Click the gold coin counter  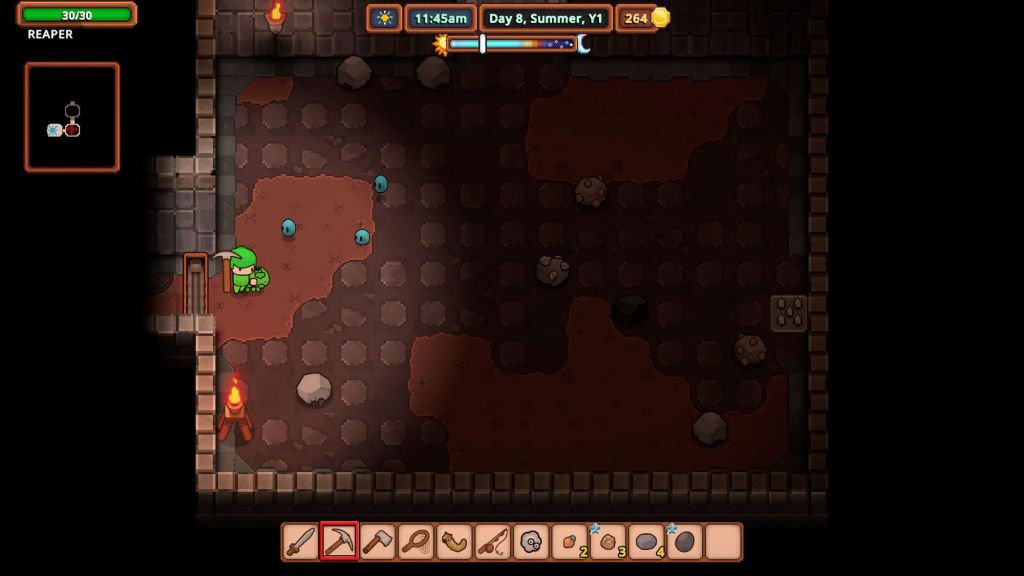[644, 18]
